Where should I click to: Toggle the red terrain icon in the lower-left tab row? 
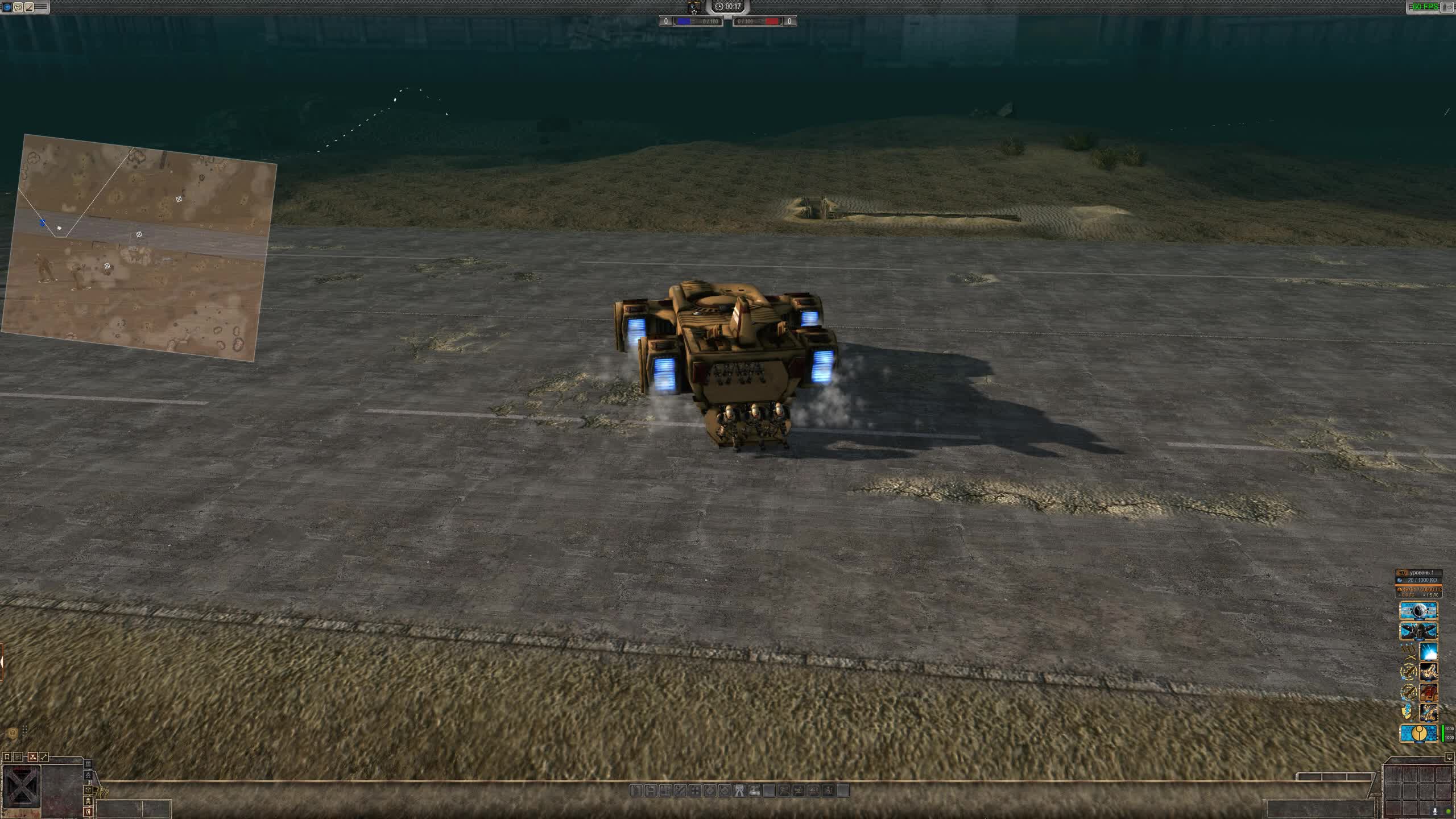click(32, 757)
